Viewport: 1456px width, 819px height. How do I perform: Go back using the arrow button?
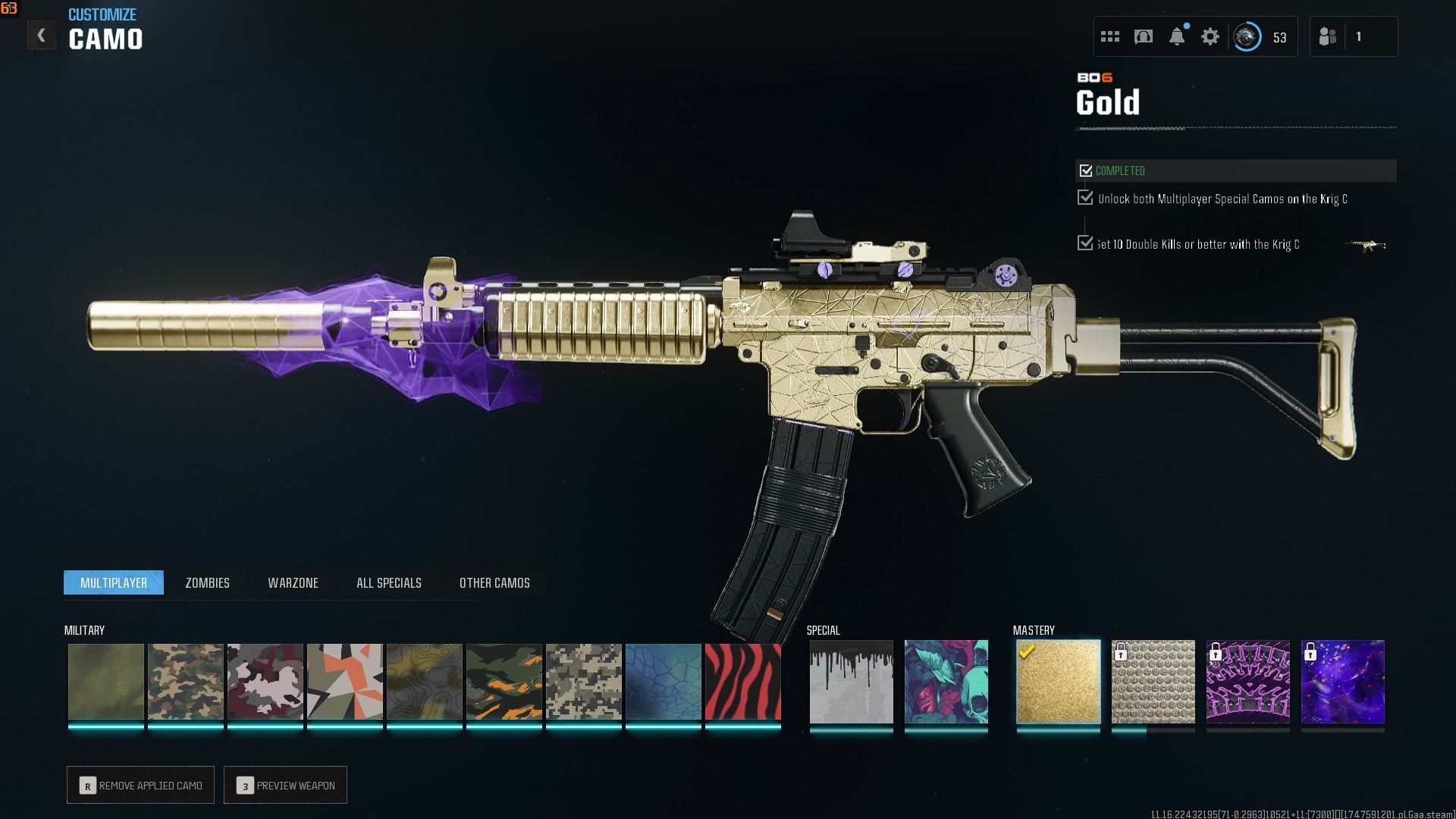(42, 36)
